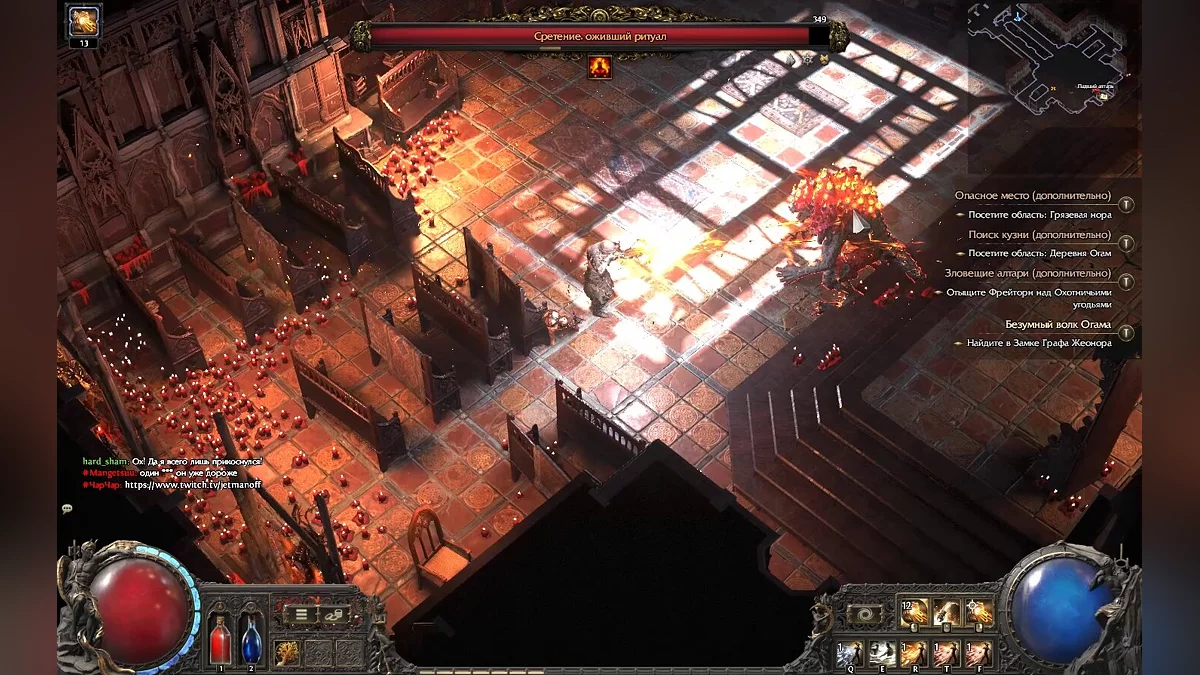Toggle the 'Зловещие алтари' quest tracker button
The image size is (1200, 675).
coord(1126,282)
